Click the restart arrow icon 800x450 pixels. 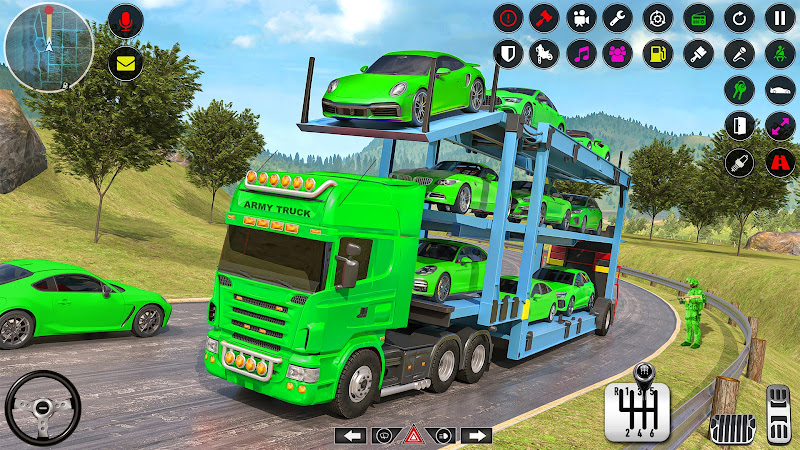click(739, 17)
